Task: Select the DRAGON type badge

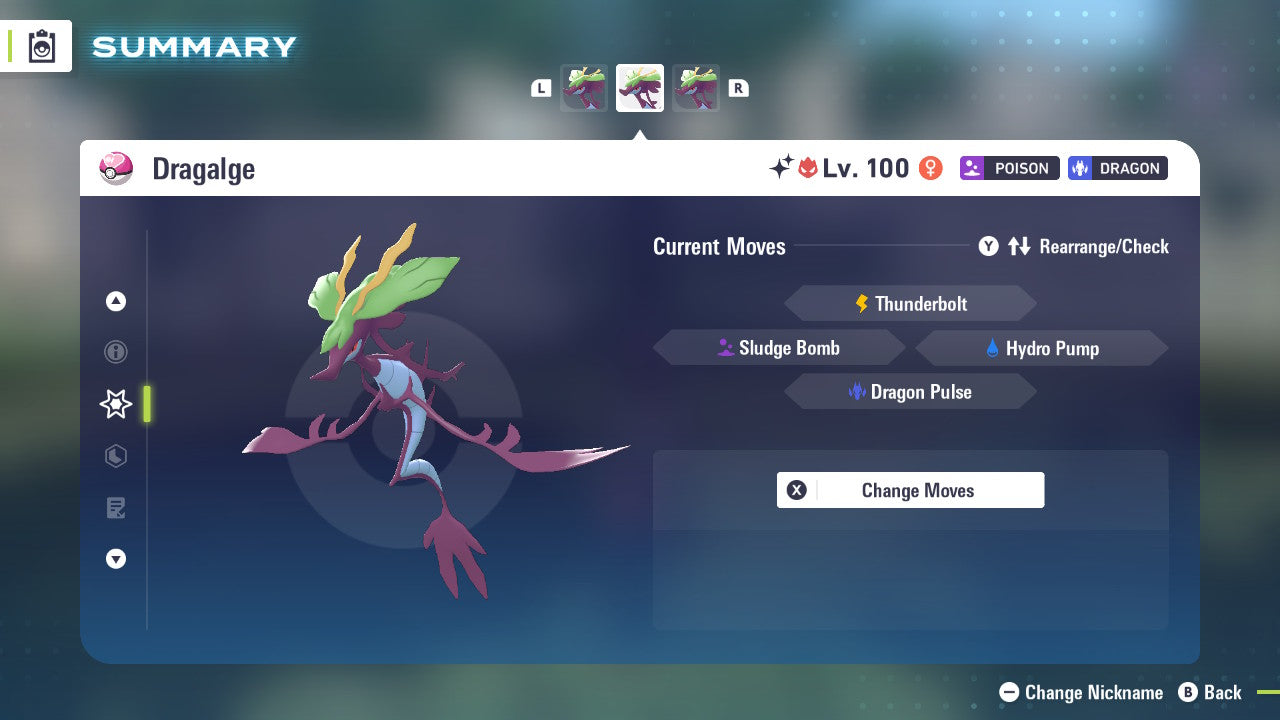Action: (1117, 168)
